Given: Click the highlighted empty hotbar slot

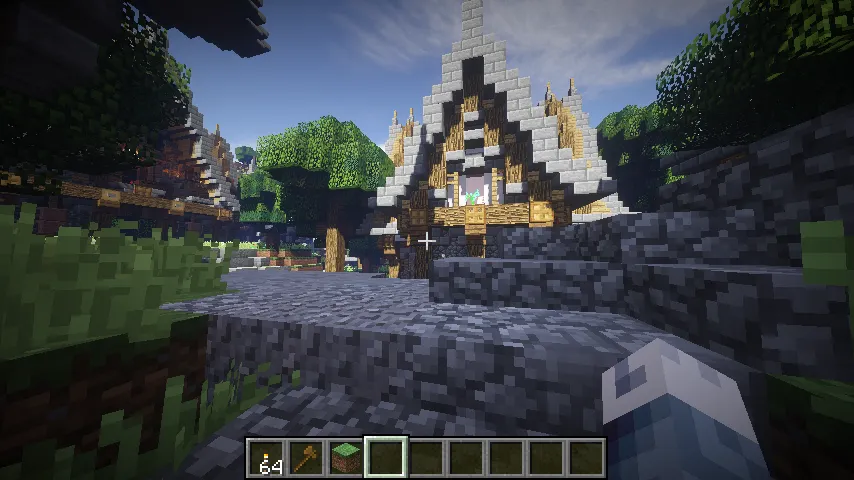Looking at the screenshot, I should 386,458.
